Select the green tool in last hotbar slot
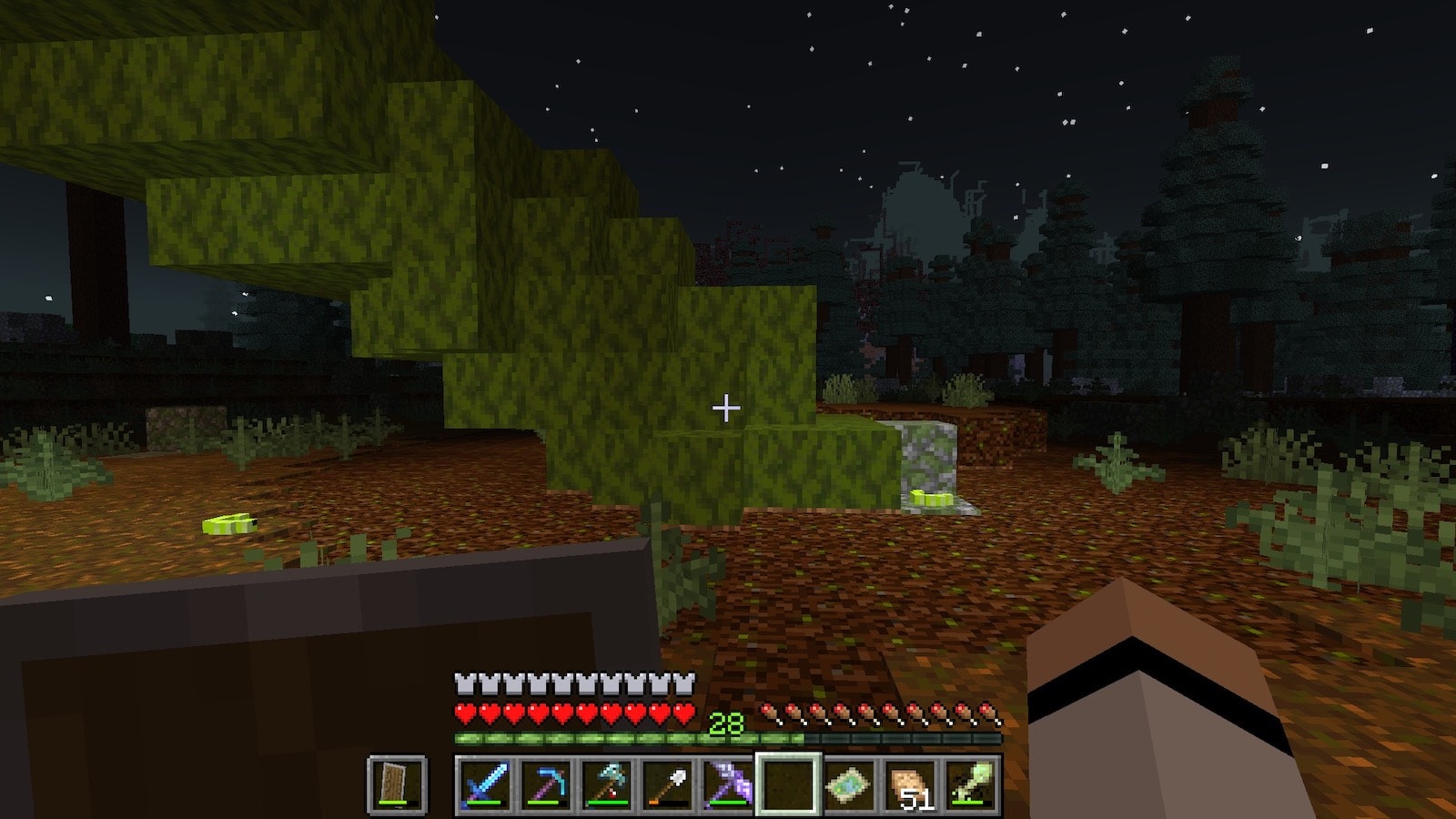This screenshot has height=819, width=1456. pyautogui.click(x=970, y=784)
